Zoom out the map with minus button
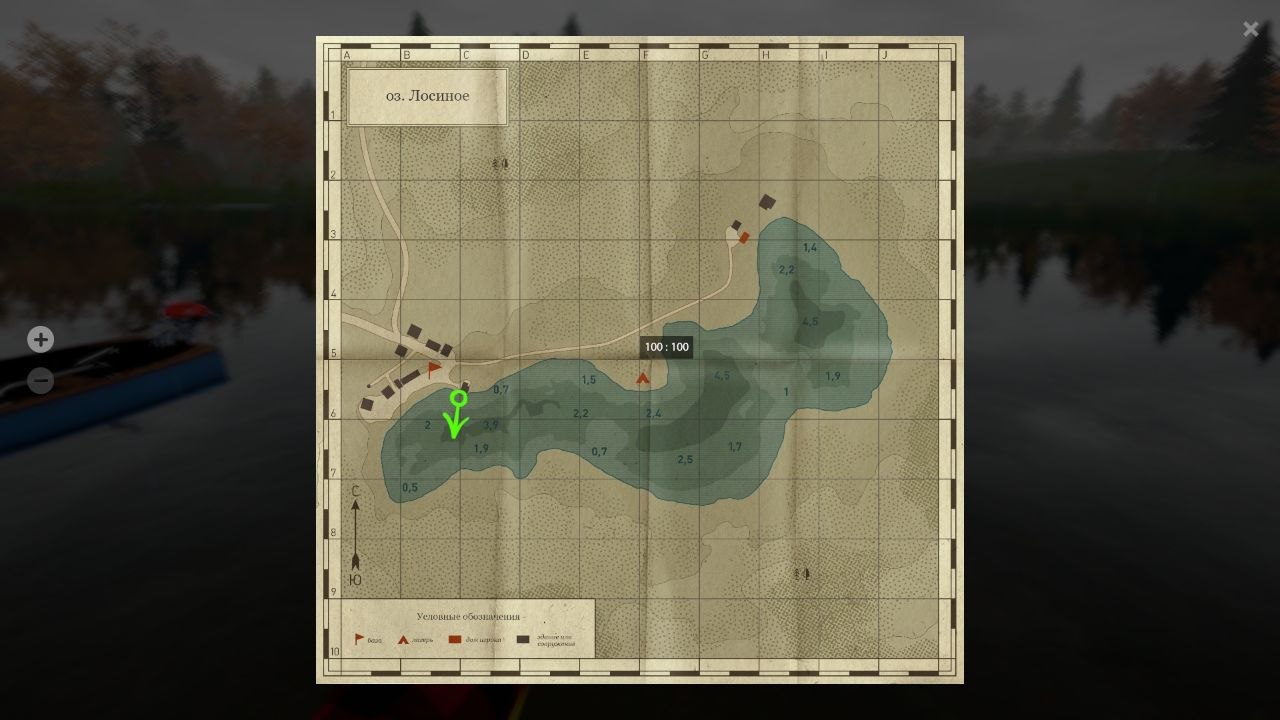Screen dimensions: 1280x720 pyautogui.click(x=40, y=381)
